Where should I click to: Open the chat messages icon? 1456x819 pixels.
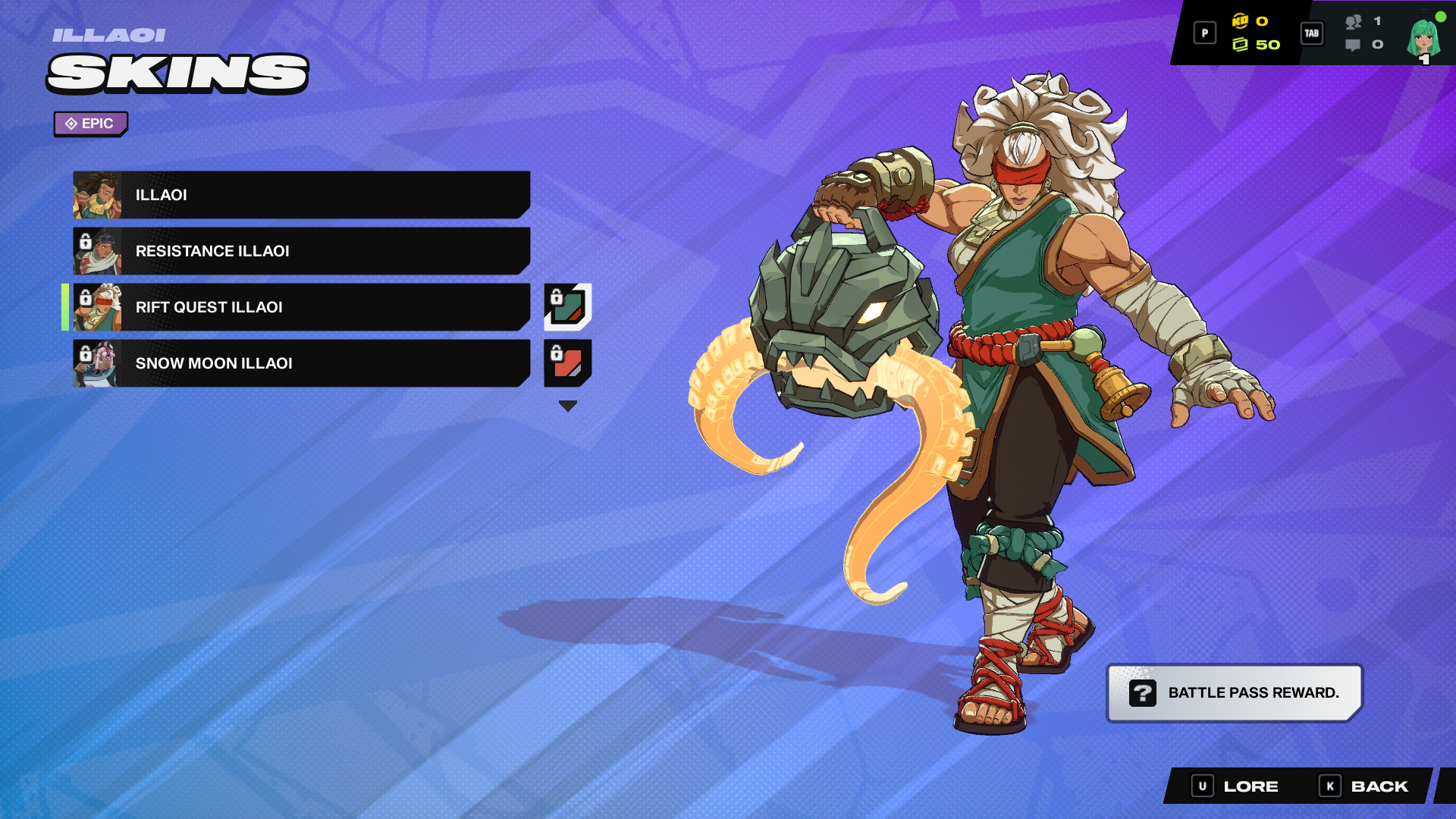coord(1351,46)
